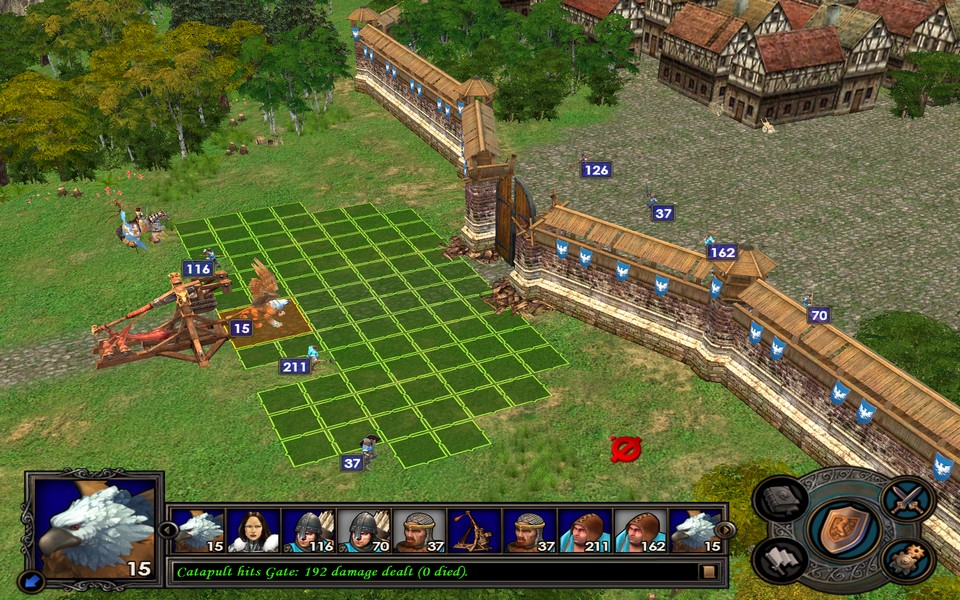
Task: Show earlier units with the queue's left arrow
Action: point(167,530)
